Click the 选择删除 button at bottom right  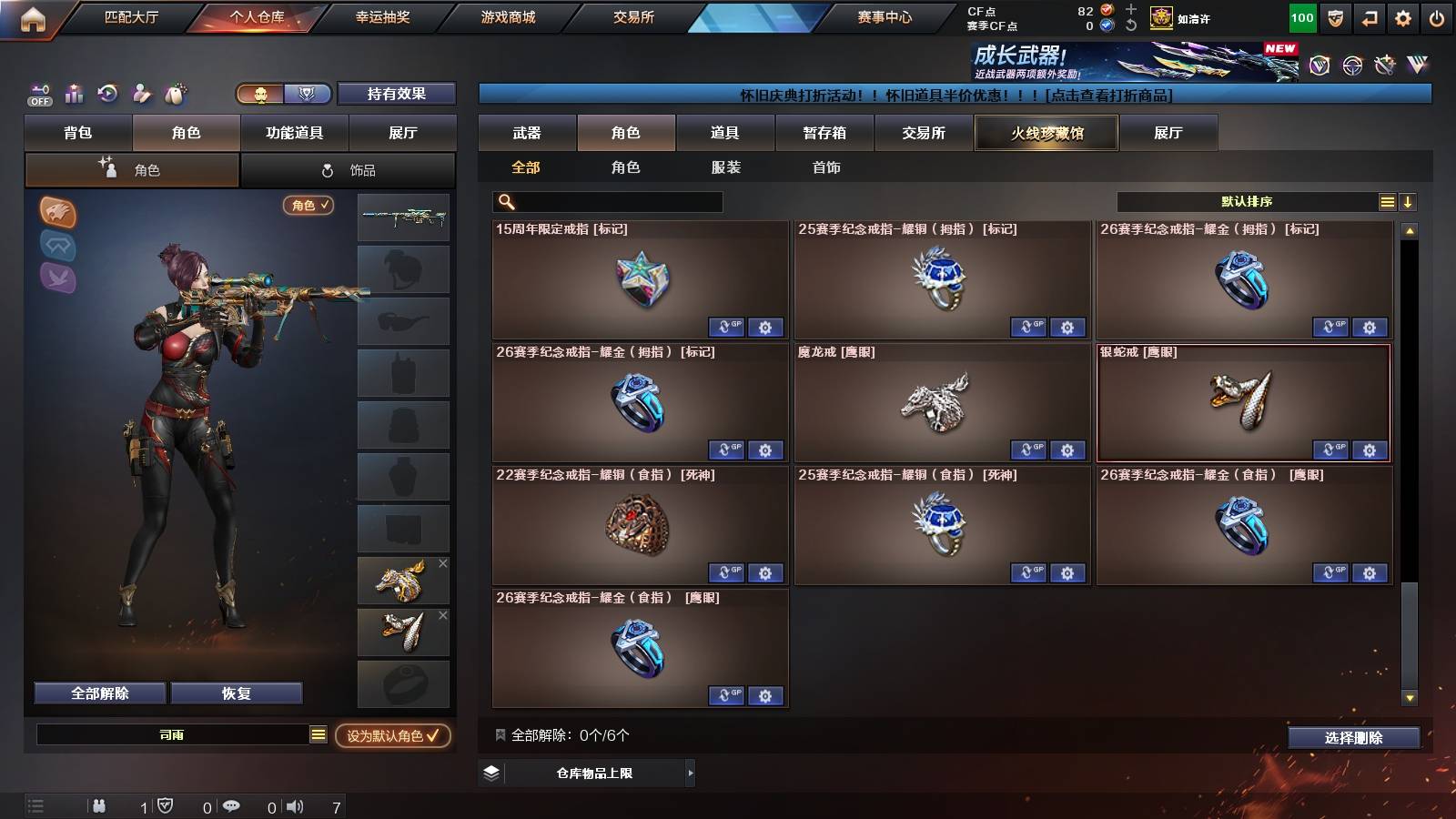click(x=1353, y=738)
